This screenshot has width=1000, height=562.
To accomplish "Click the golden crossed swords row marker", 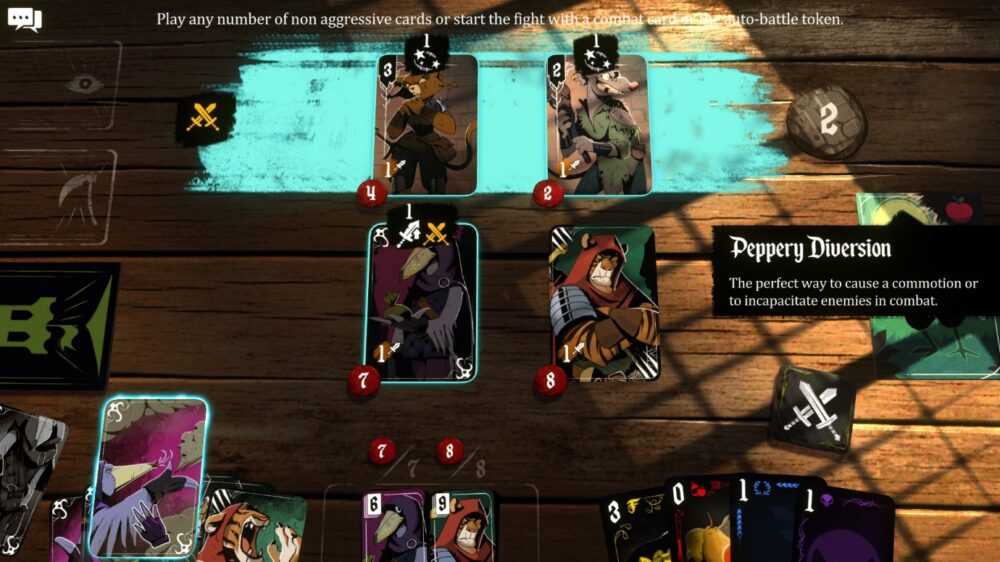I will [206, 117].
